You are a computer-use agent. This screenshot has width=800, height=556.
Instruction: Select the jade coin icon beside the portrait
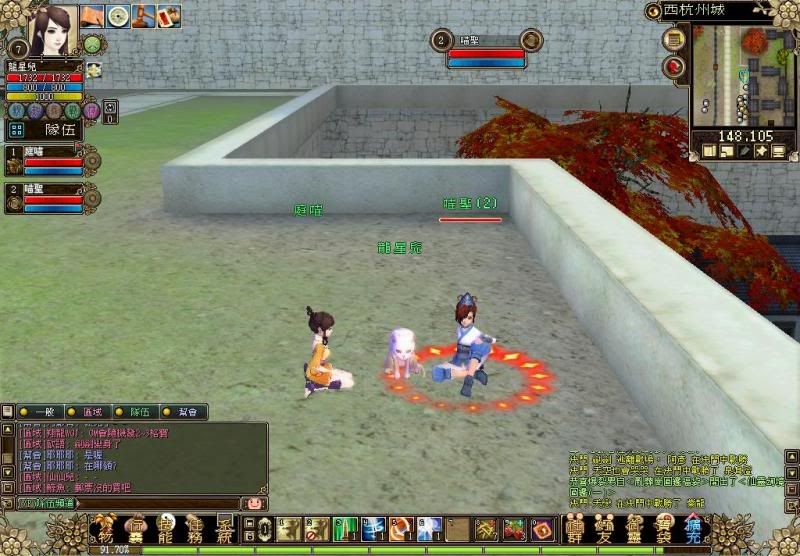click(x=118, y=16)
